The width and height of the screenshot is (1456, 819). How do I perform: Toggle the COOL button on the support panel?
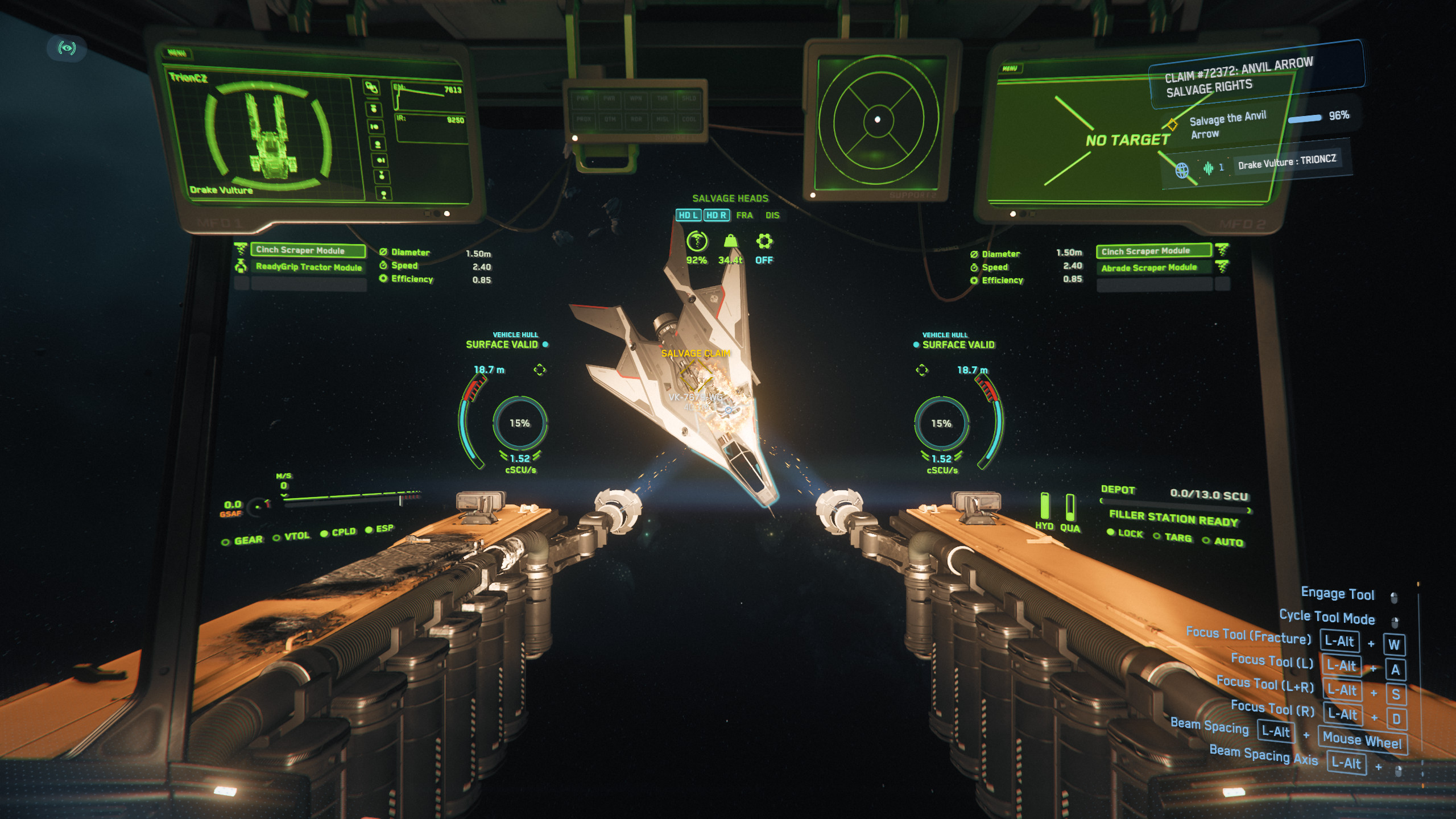click(x=689, y=119)
